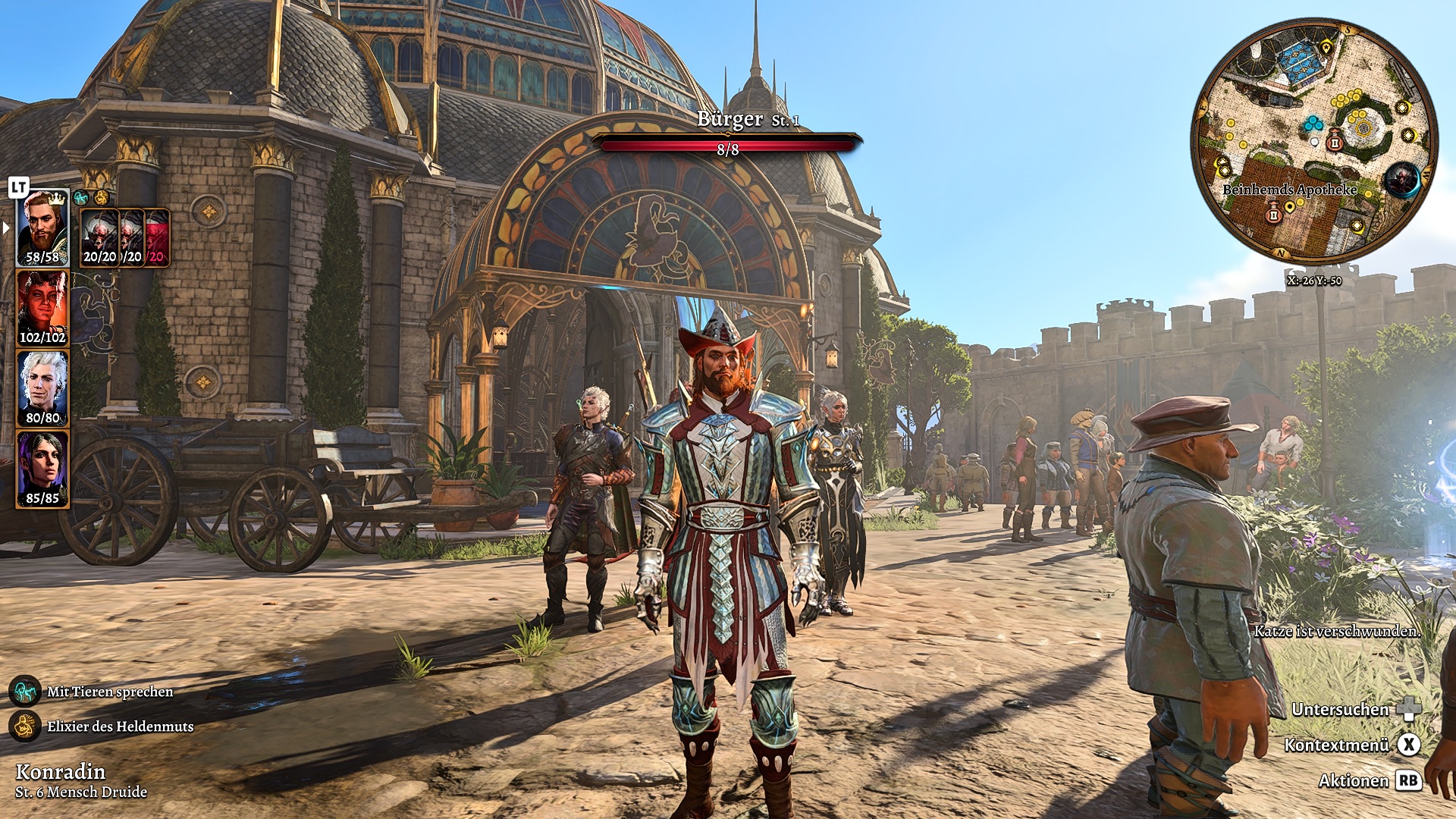Select the red-tinted summon portrait
Image resolution: width=1456 pixels, height=819 pixels.
[158, 237]
